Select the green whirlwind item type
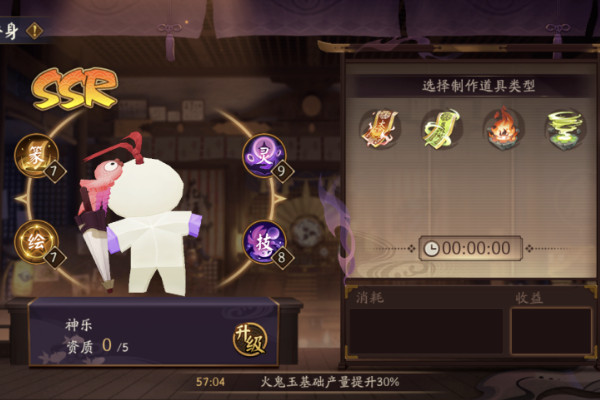Screen dimensions: 600x400 564,127
